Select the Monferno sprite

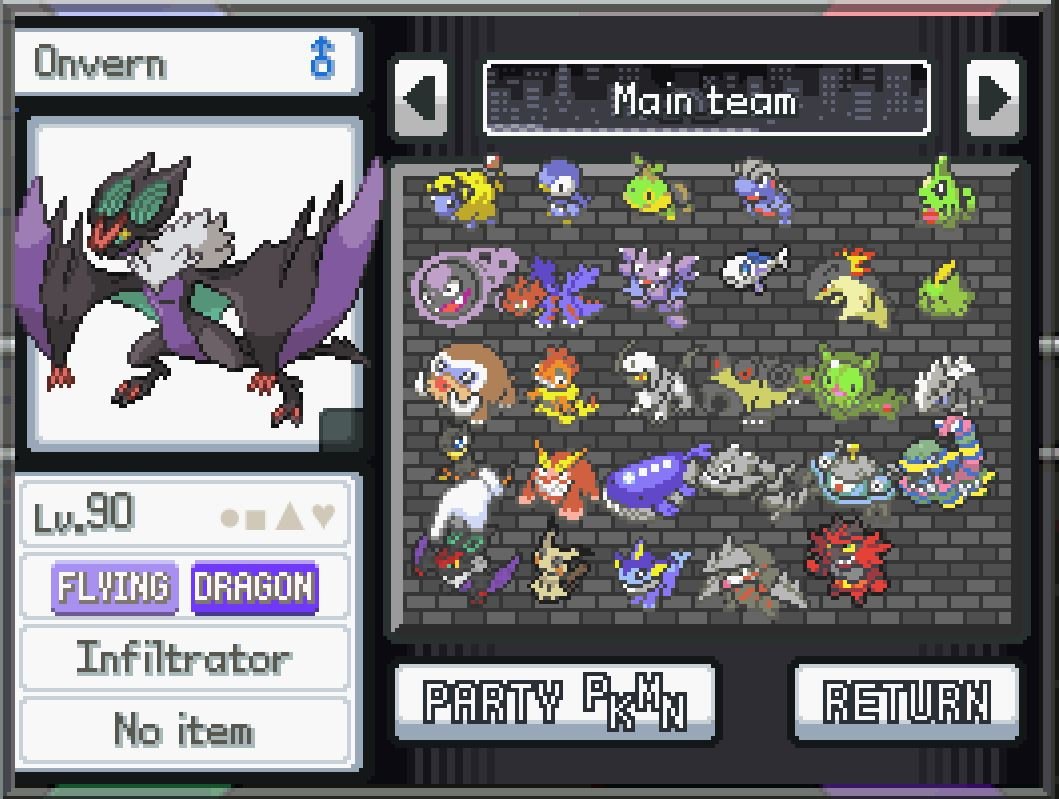click(x=560, y=383)
